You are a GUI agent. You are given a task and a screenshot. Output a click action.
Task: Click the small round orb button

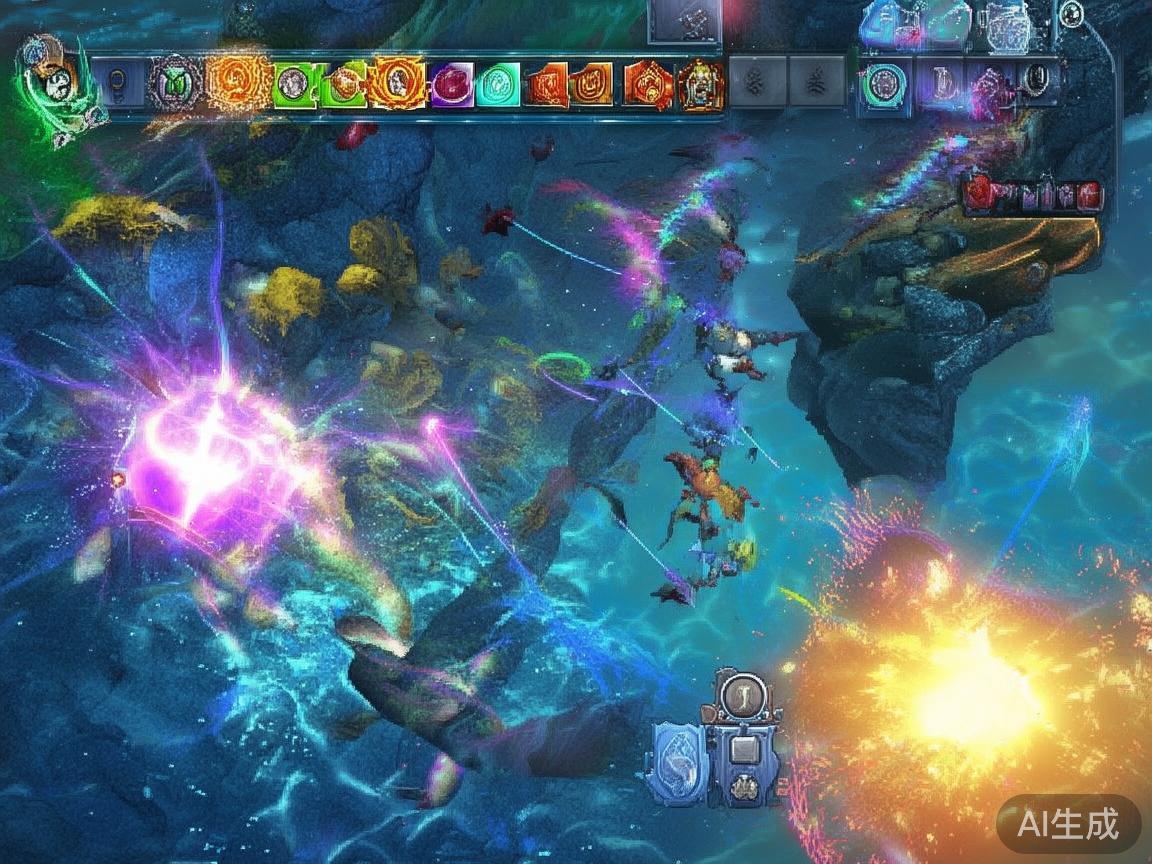tap(1071, 14)
